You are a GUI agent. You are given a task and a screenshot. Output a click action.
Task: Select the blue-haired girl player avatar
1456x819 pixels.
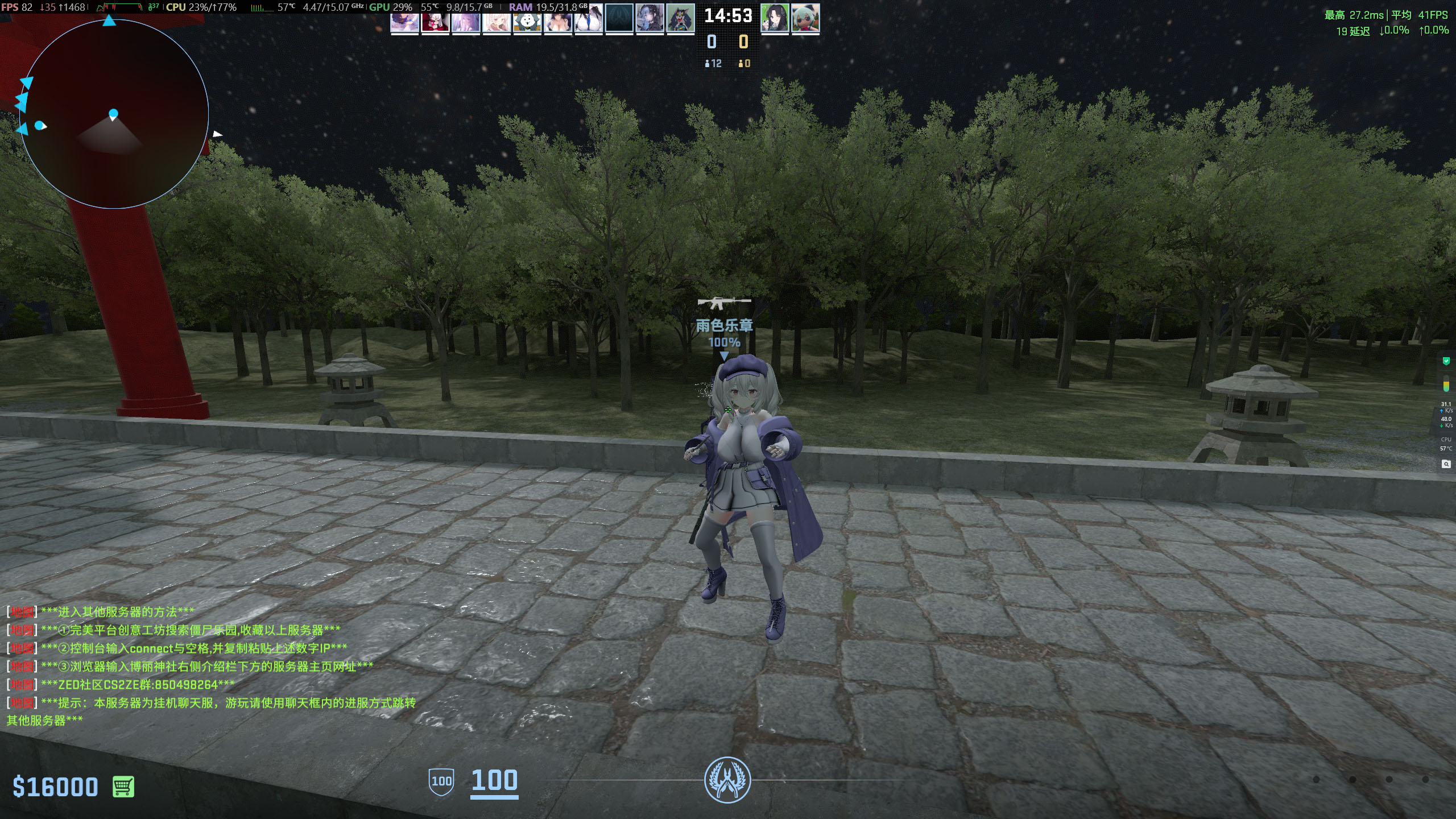(650, 18)
